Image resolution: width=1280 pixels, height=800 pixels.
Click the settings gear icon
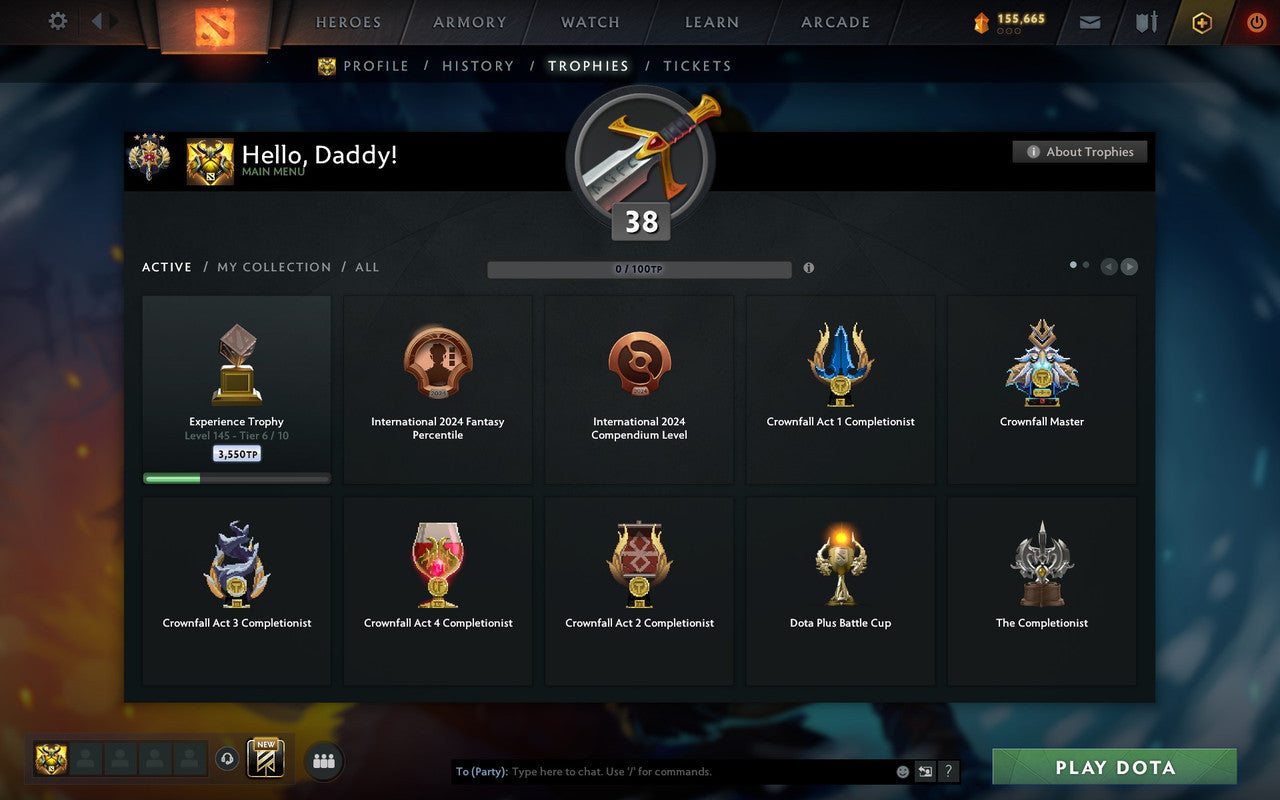click(x=57, y=21)
